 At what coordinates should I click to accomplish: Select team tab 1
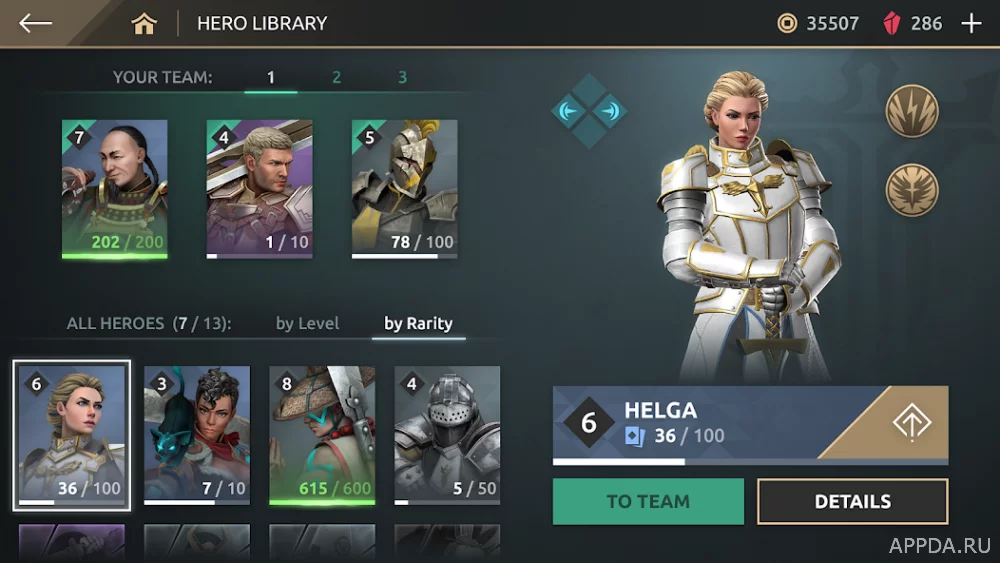pyautogui.click(x=271, y=77)
